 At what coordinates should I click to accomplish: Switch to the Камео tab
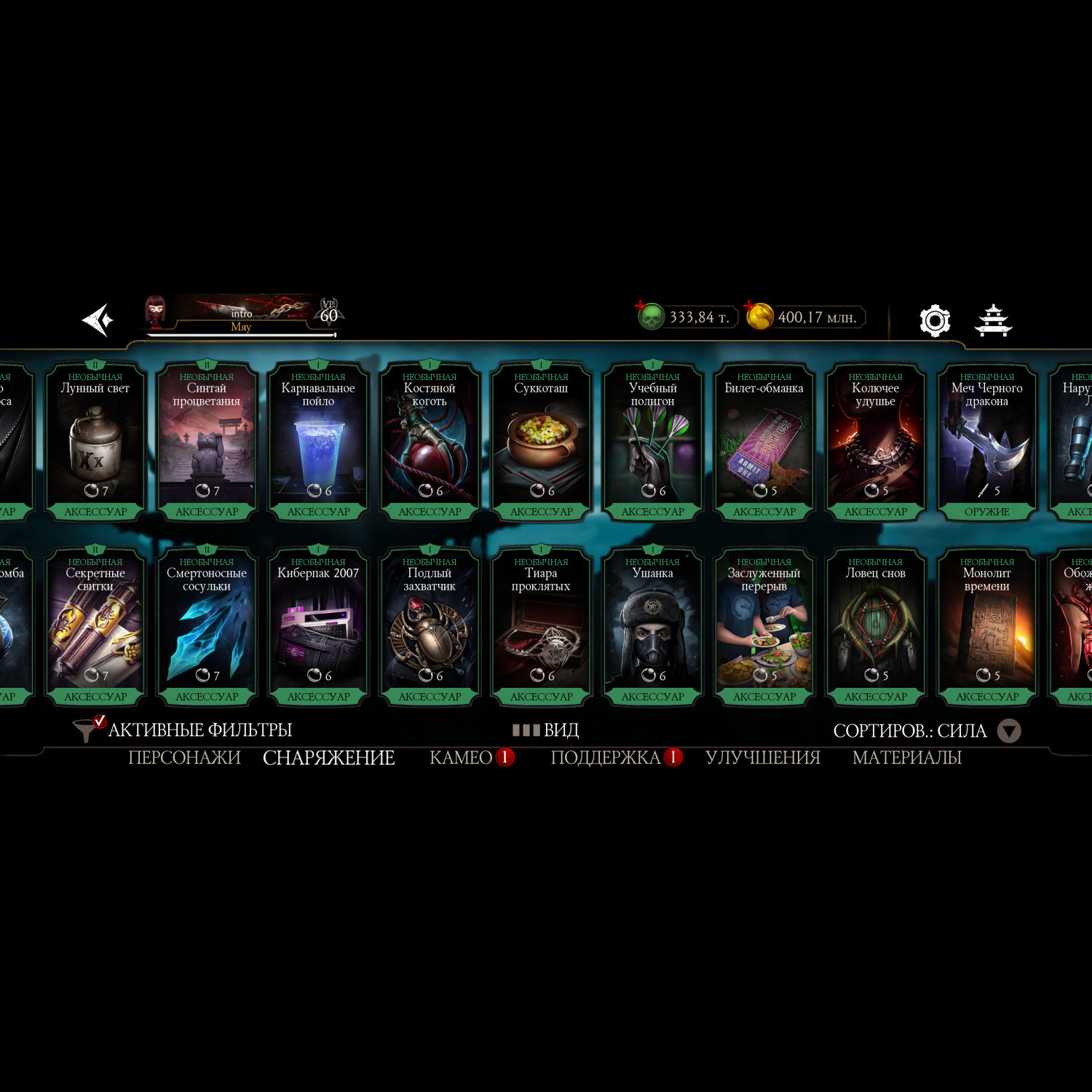[462, 758]
